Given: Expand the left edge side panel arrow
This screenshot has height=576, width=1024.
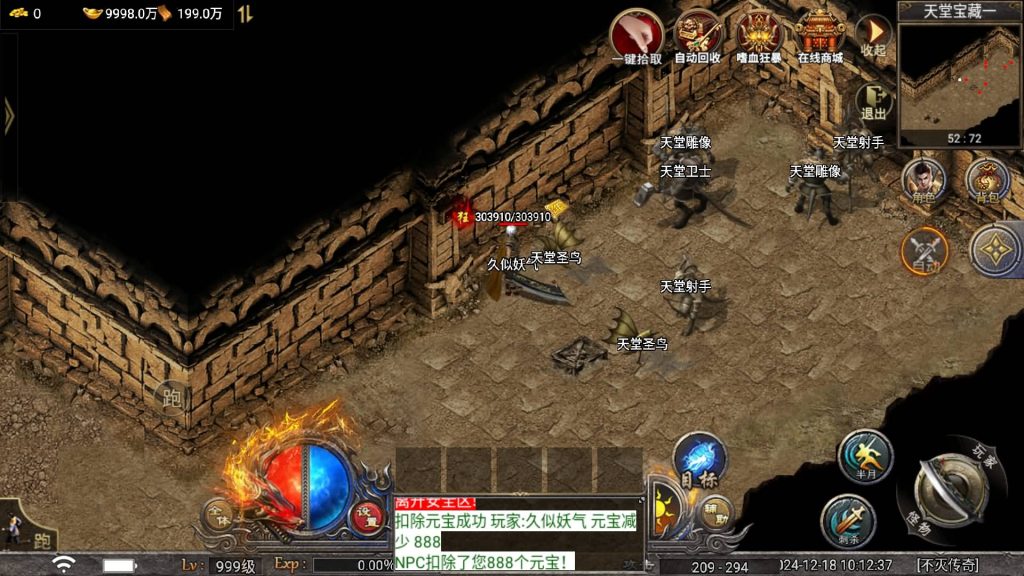Looking at the screenshot, I should [9, 116].
